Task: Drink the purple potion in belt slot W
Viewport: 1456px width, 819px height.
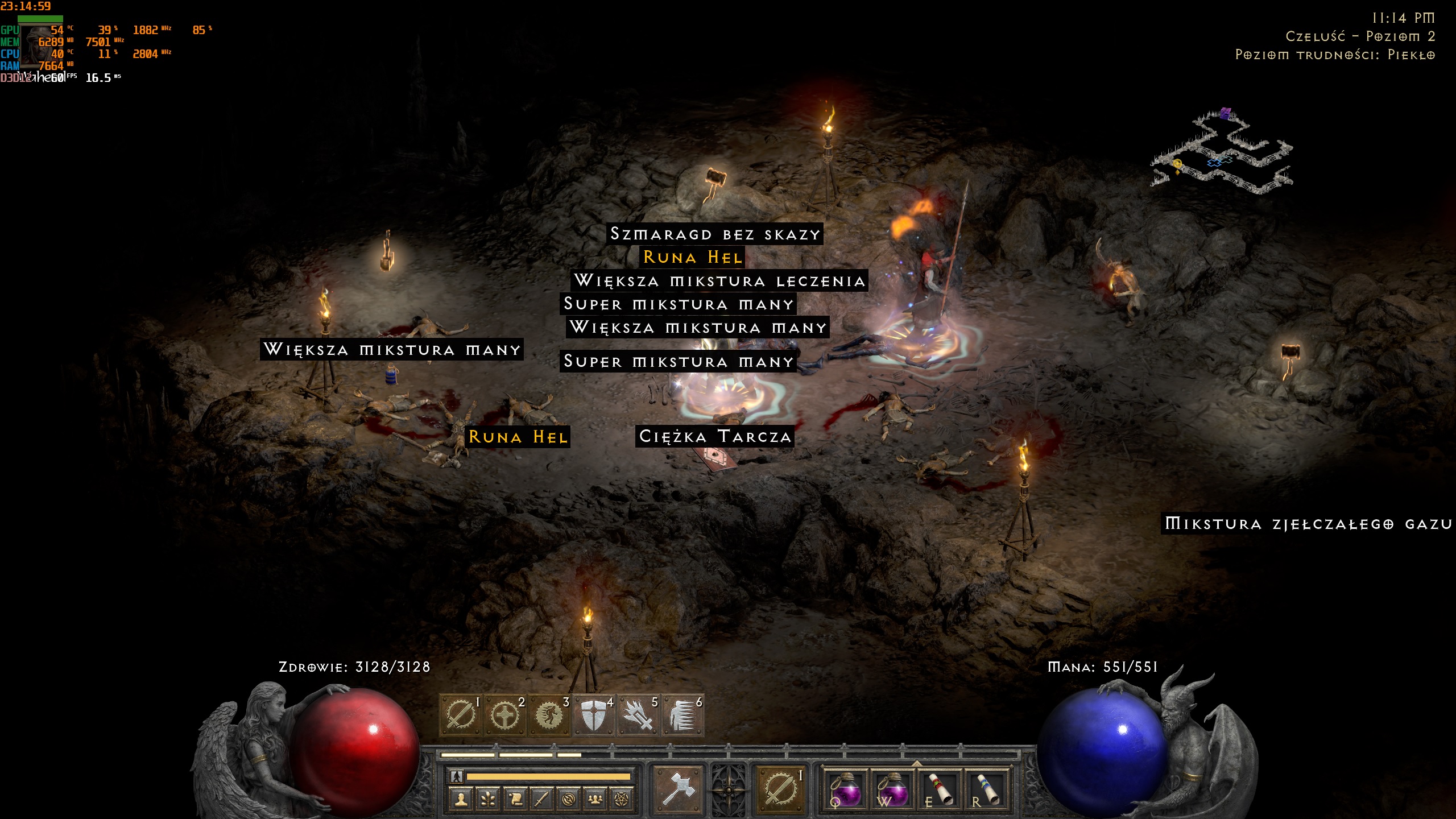Action: click(892, 789)
